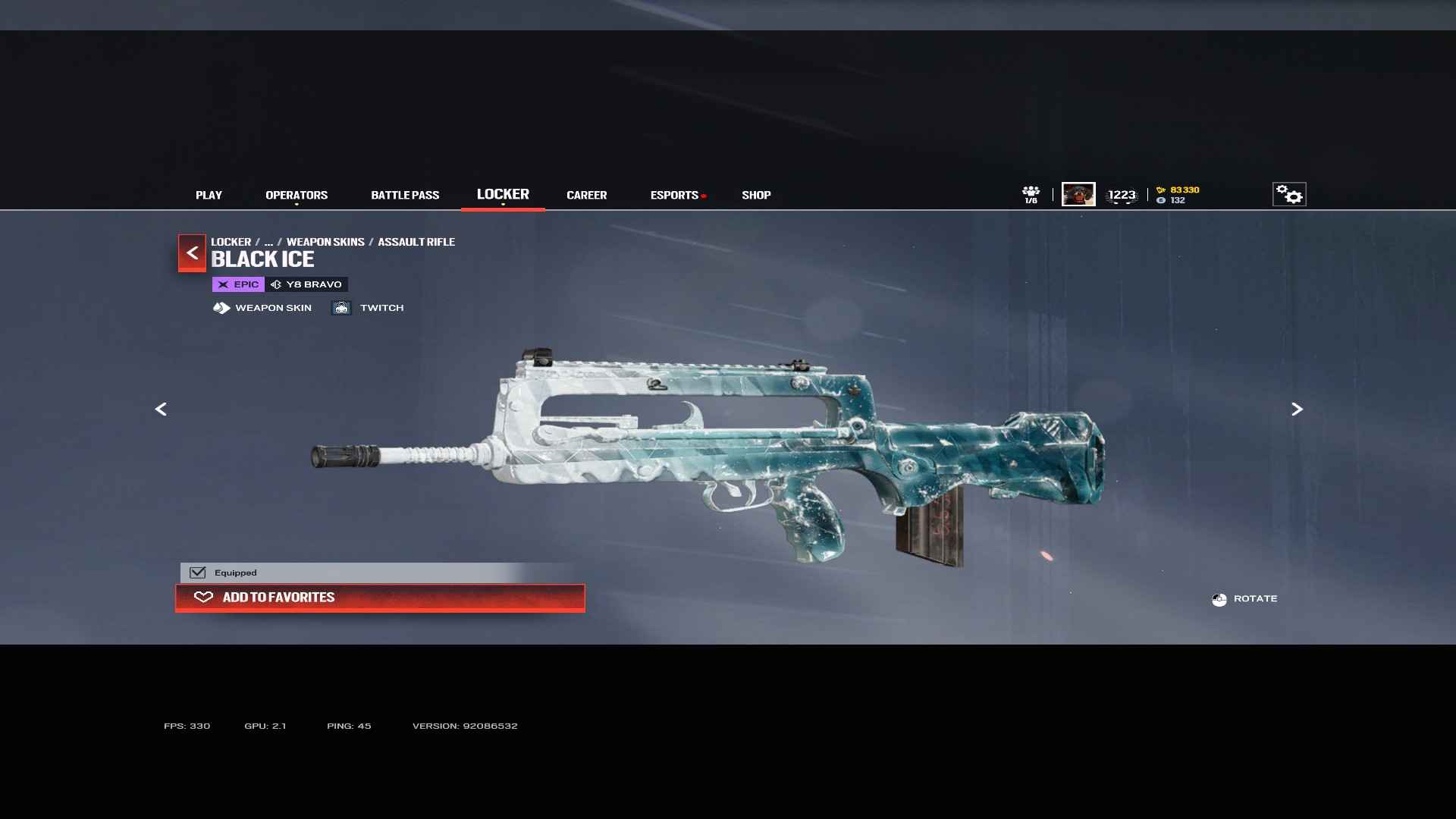Open the Battle Pass tab
This screenshot has height=819, width=1456.
[405, 195]
